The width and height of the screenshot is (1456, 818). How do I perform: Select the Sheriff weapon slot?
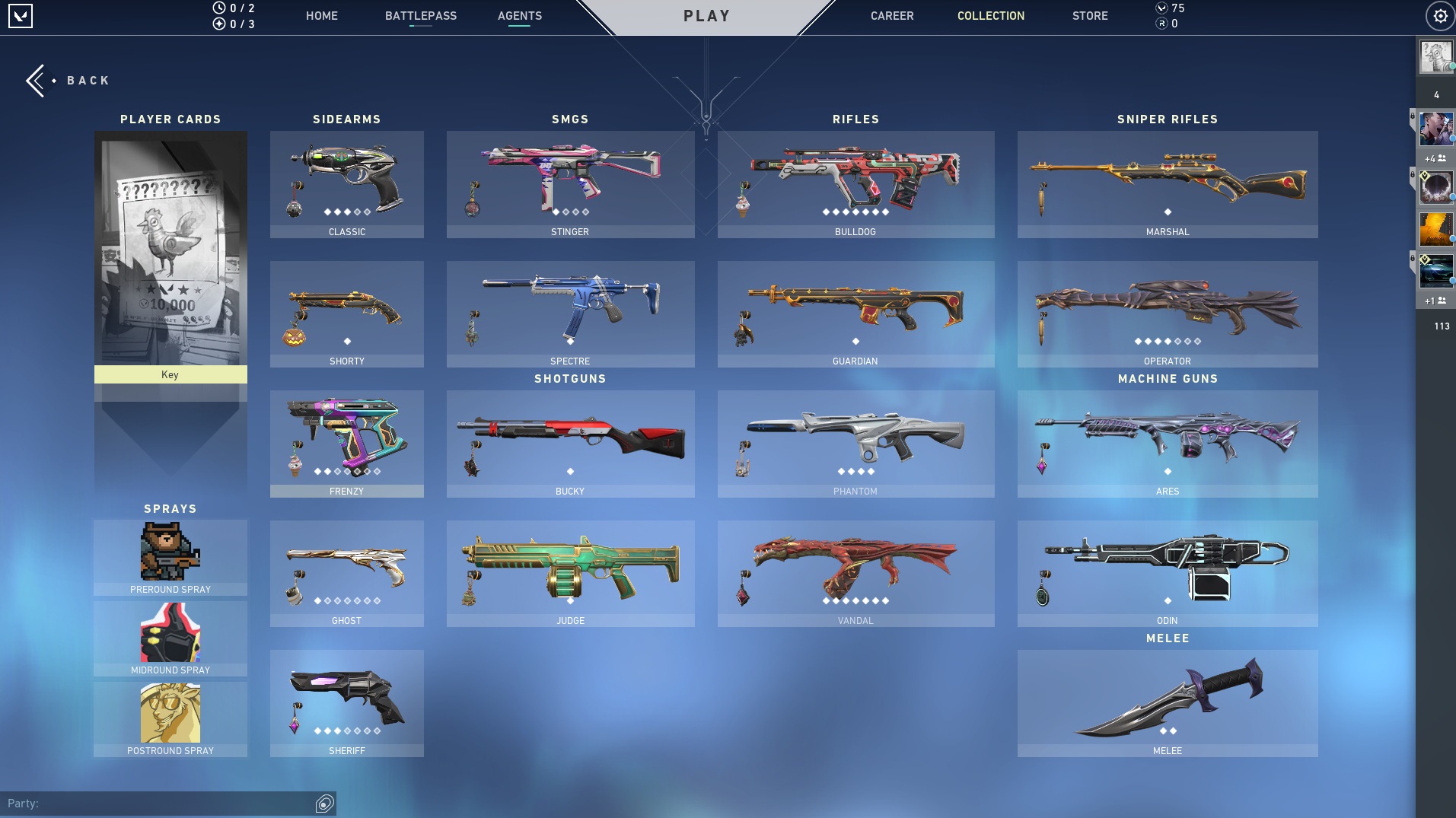pos(346,703)
